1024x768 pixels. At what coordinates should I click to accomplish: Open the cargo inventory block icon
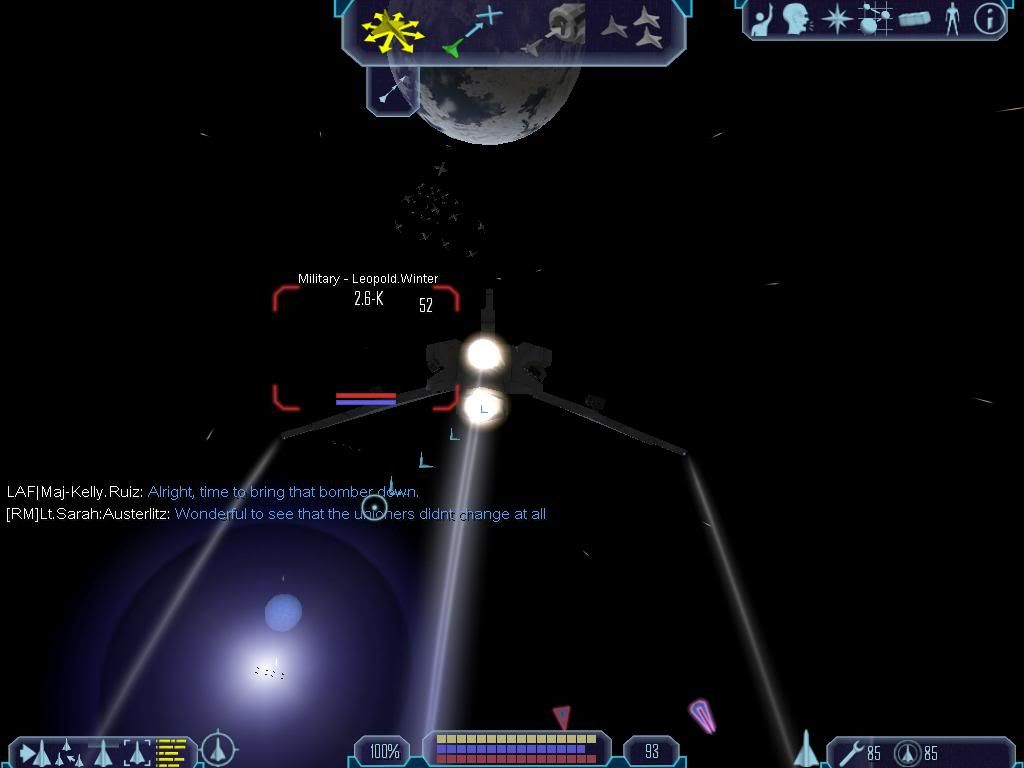[x=914, y=19]
